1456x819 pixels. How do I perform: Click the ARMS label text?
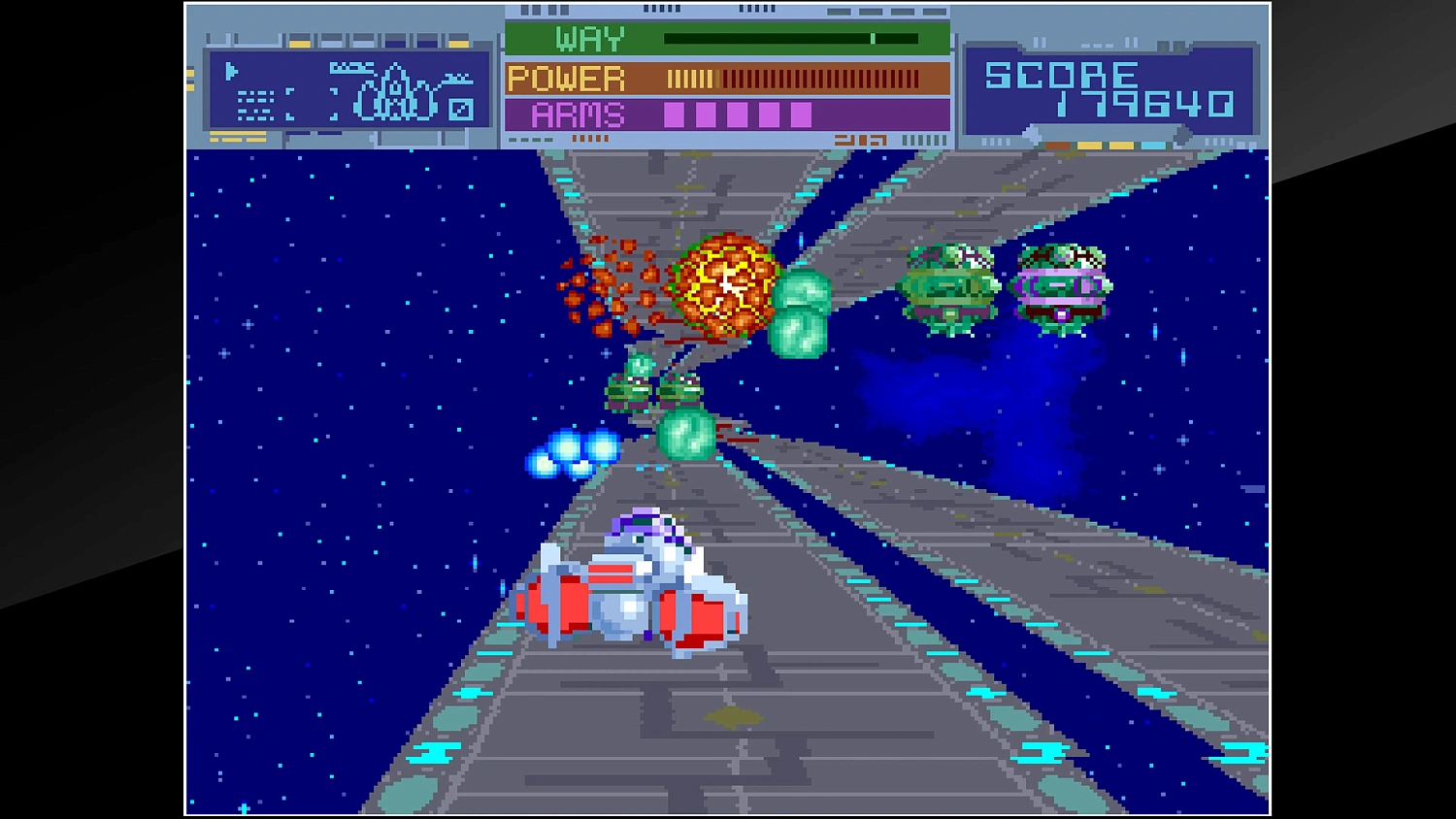pyautogui.click(x=577, y=115)
